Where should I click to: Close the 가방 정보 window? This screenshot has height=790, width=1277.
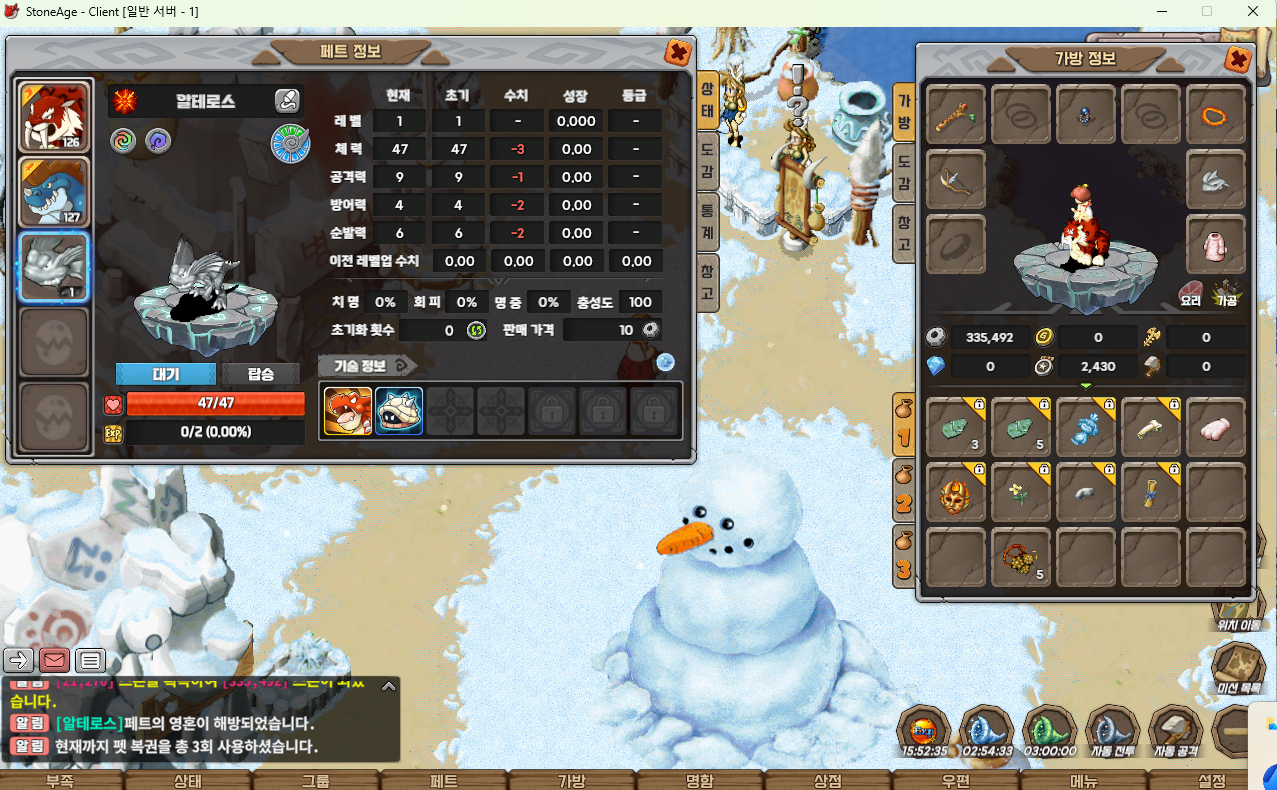(1237, 59)
